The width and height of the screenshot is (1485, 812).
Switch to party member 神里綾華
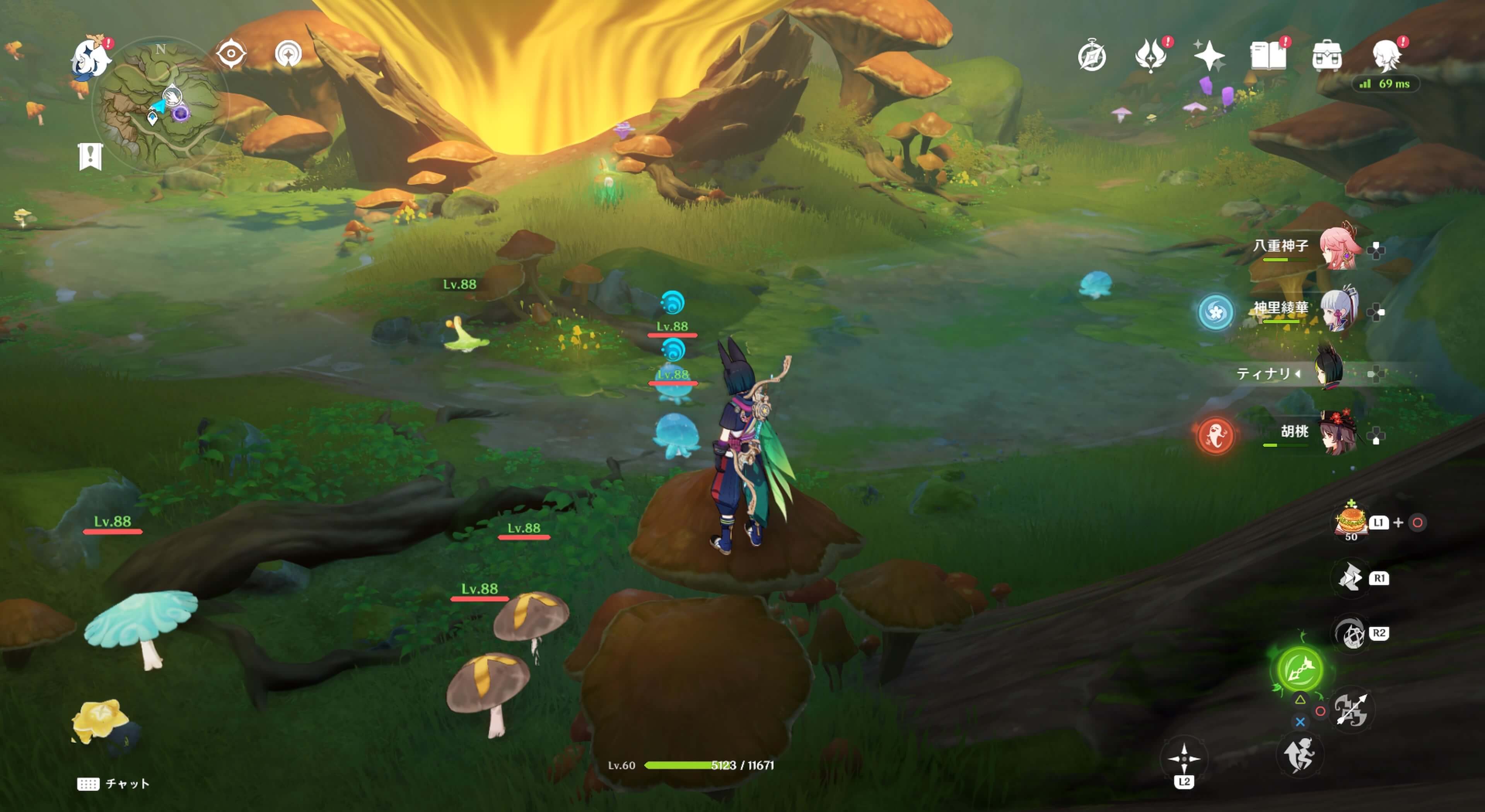pyautogui.click(x=1338, y=310)
